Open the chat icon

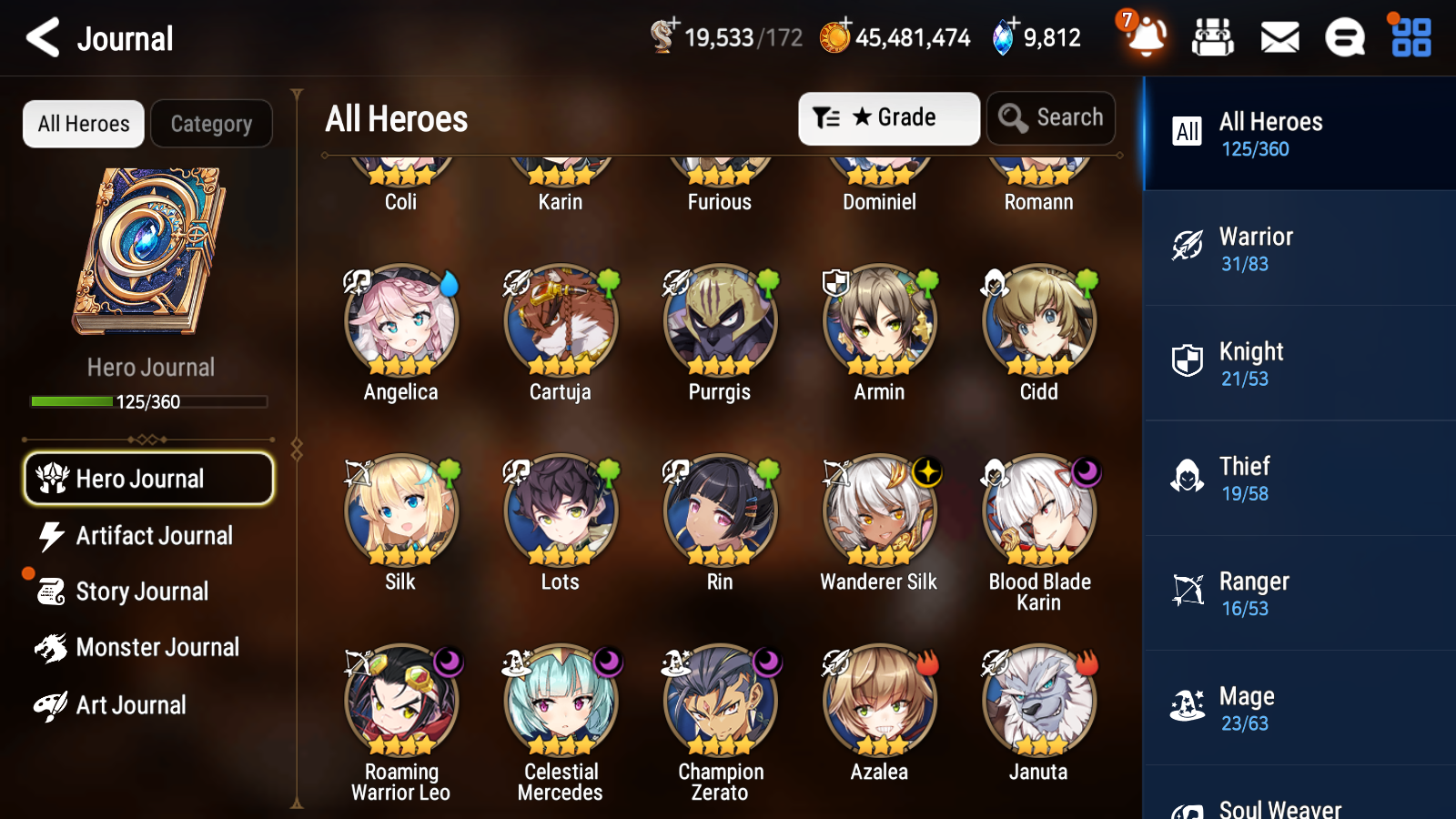[x=1344, y=37]
